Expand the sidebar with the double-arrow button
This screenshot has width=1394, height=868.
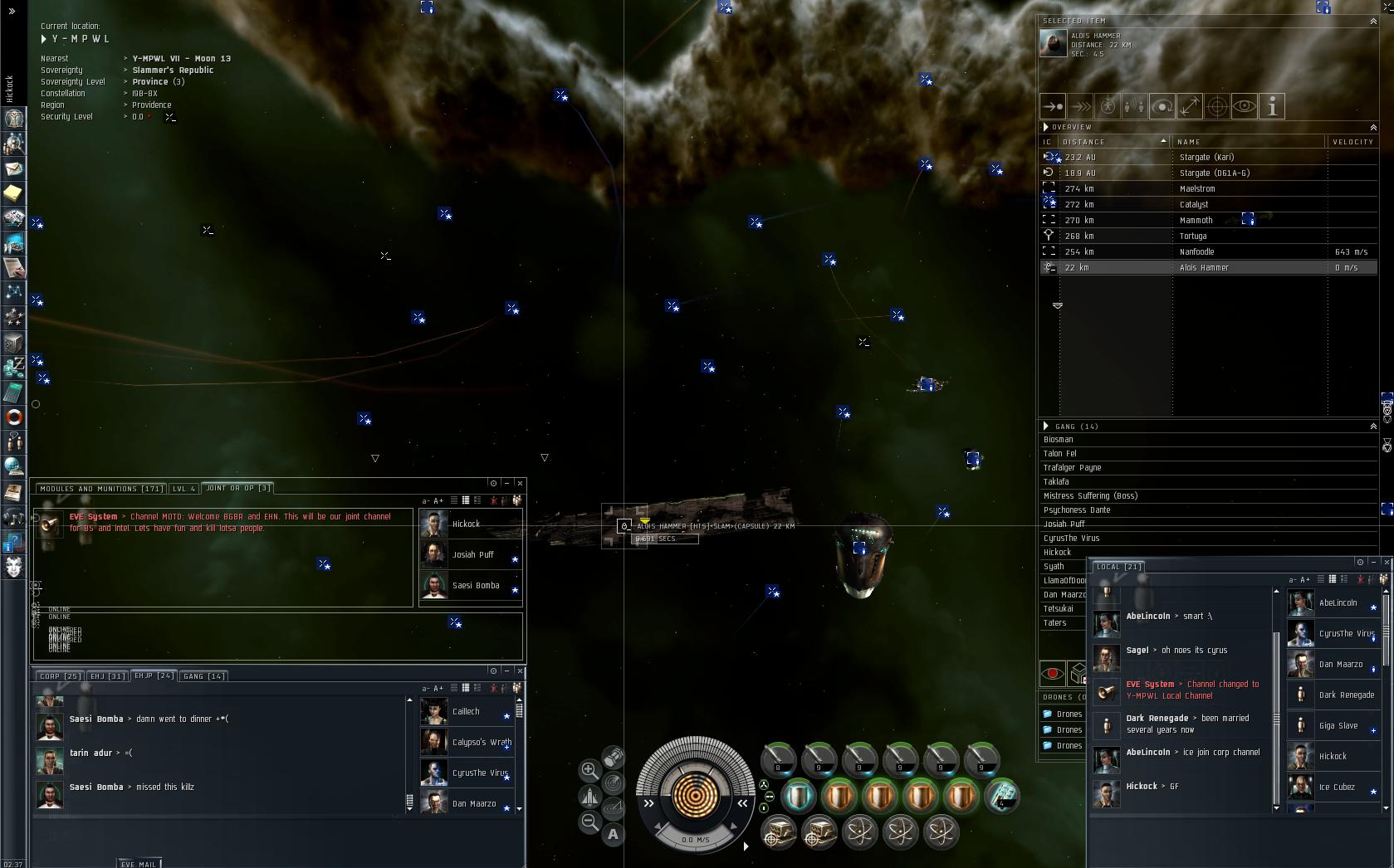tap(12, 12)
